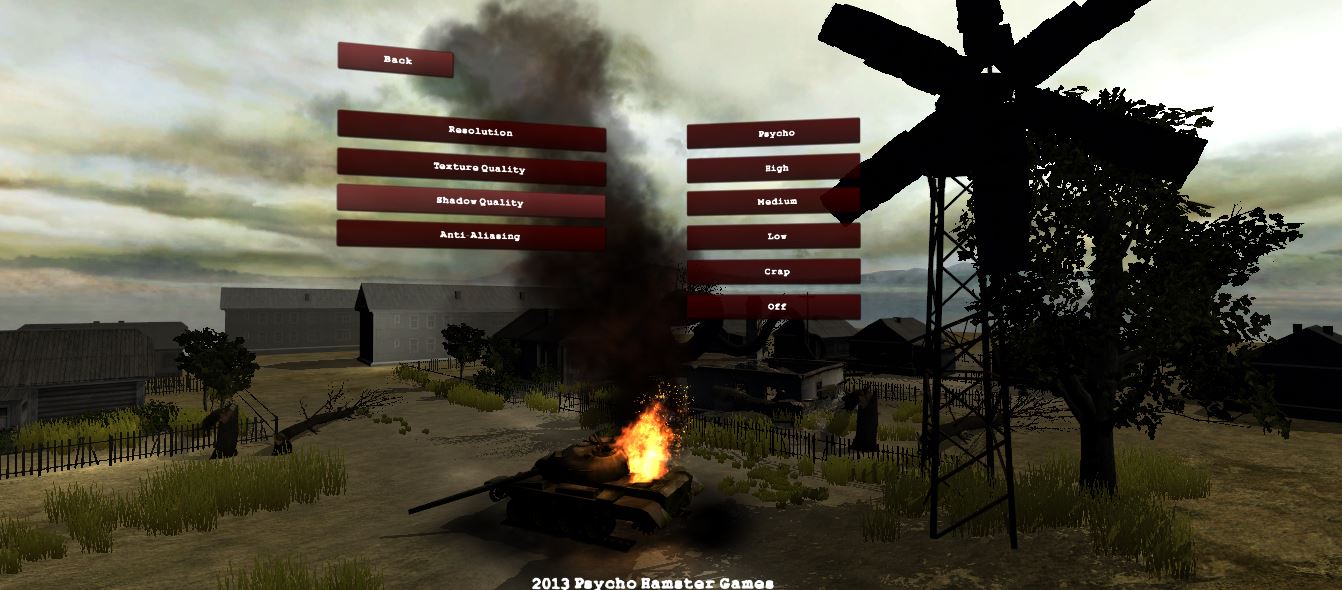Select the Low quality level
1342x590 pixels.
[773, 237]
